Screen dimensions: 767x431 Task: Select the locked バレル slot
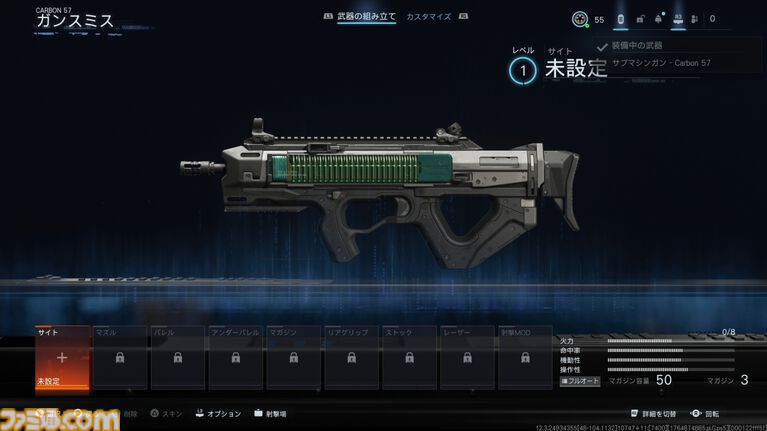pyautogui.click(x=178, y=357)
